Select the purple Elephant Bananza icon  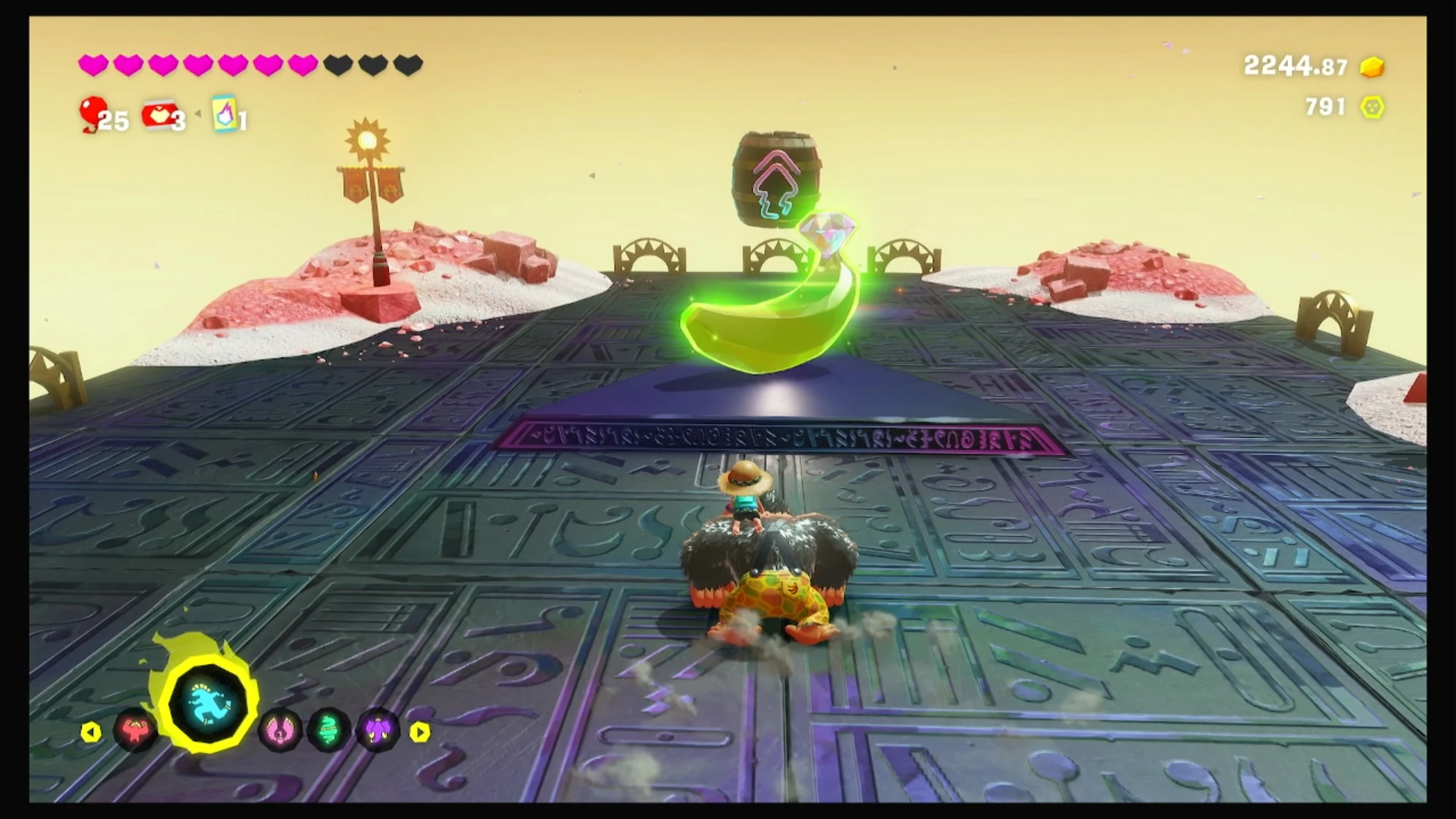[x=377, y=731]
